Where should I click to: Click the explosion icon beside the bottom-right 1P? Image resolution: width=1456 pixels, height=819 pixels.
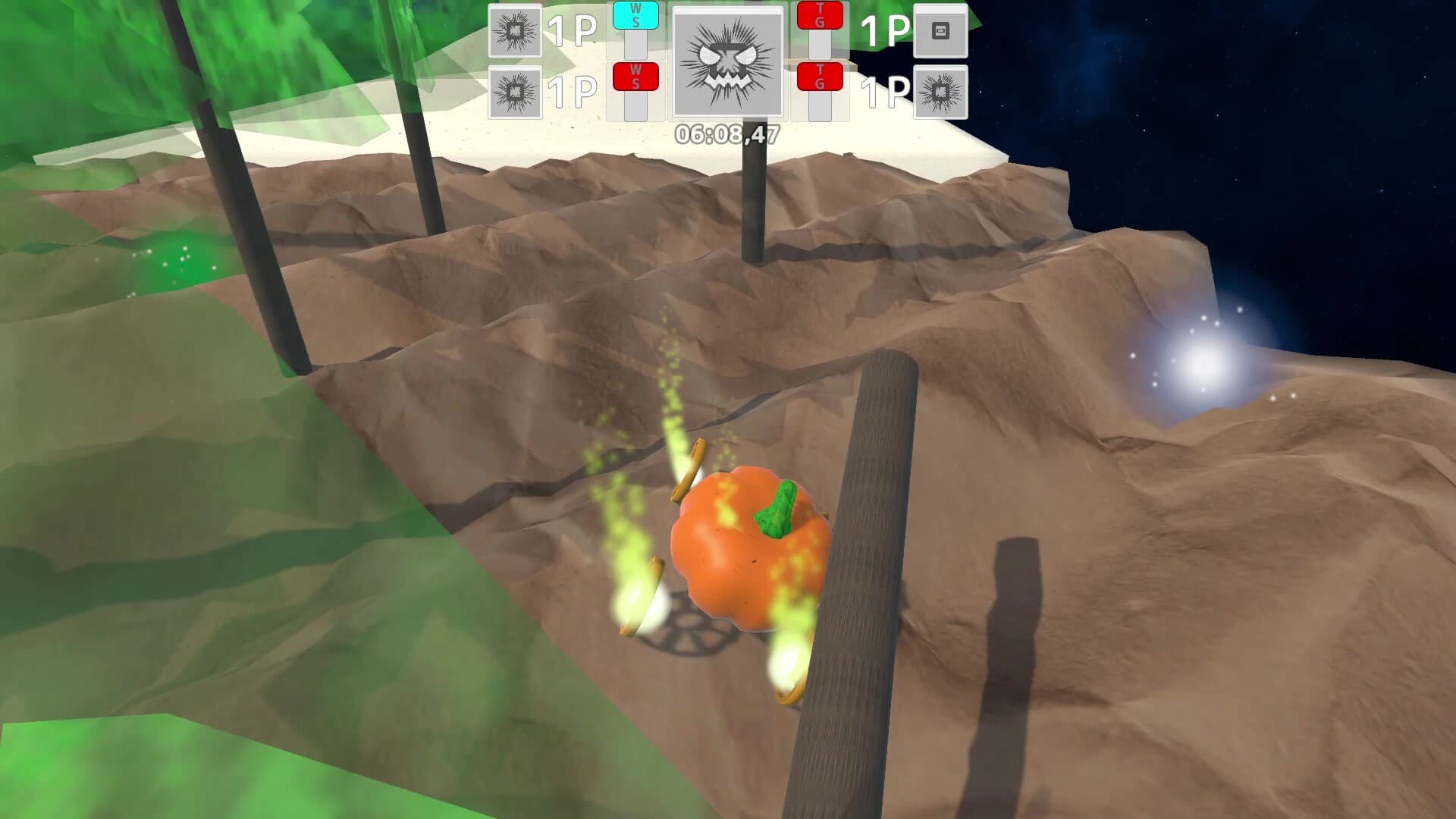pos(943,93)
